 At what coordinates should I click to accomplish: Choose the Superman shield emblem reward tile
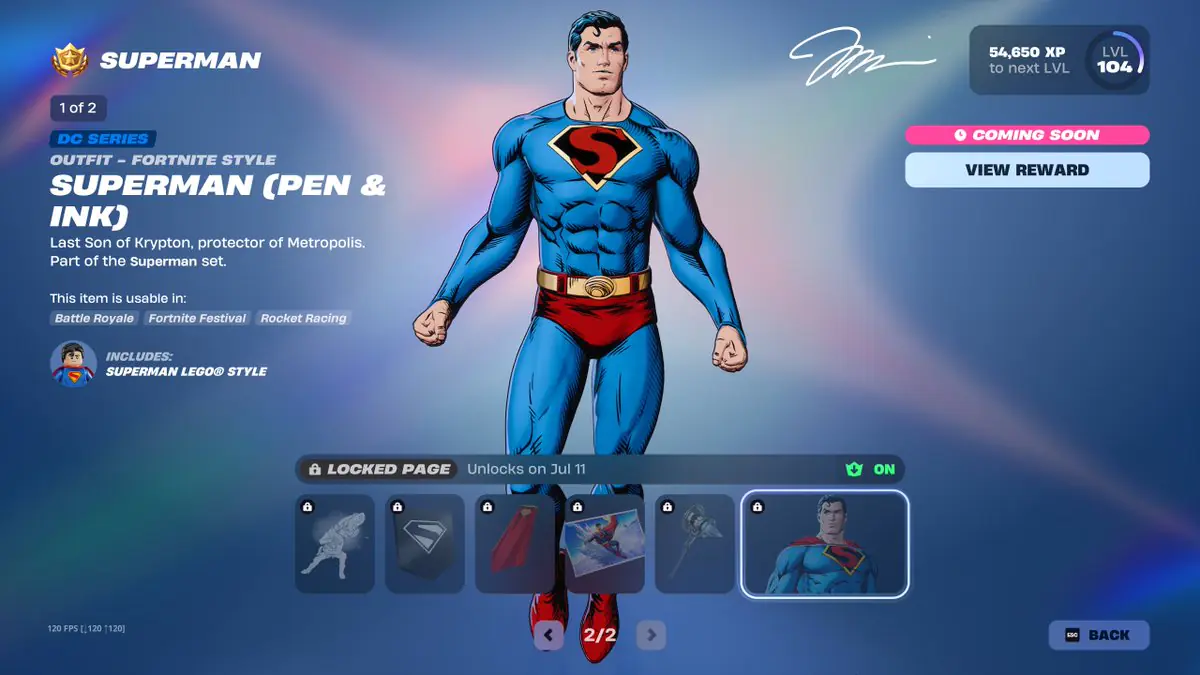425,544
